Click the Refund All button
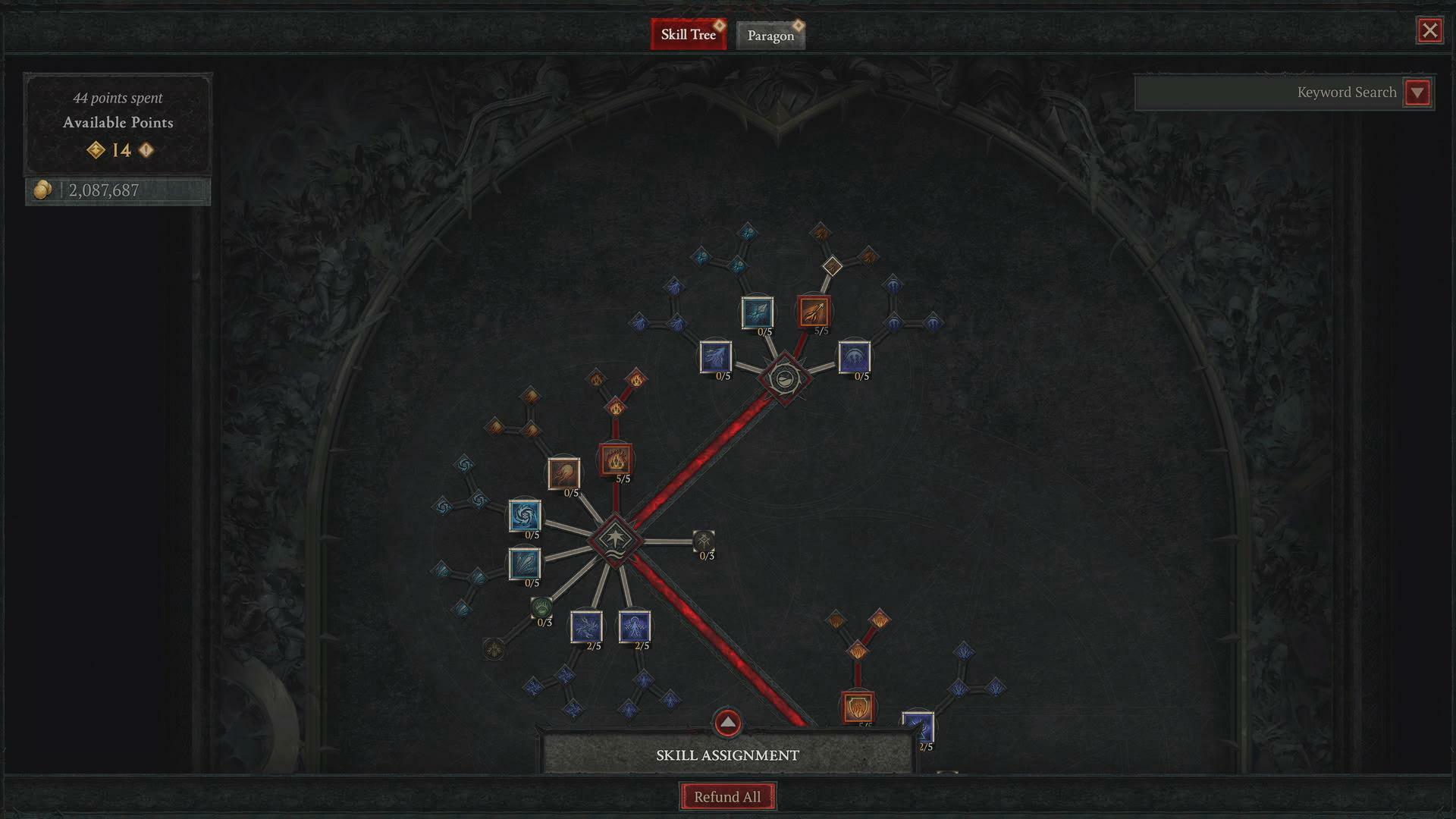Image resolution: width=1456 pixels, height=819 pixels. (727, 796)
